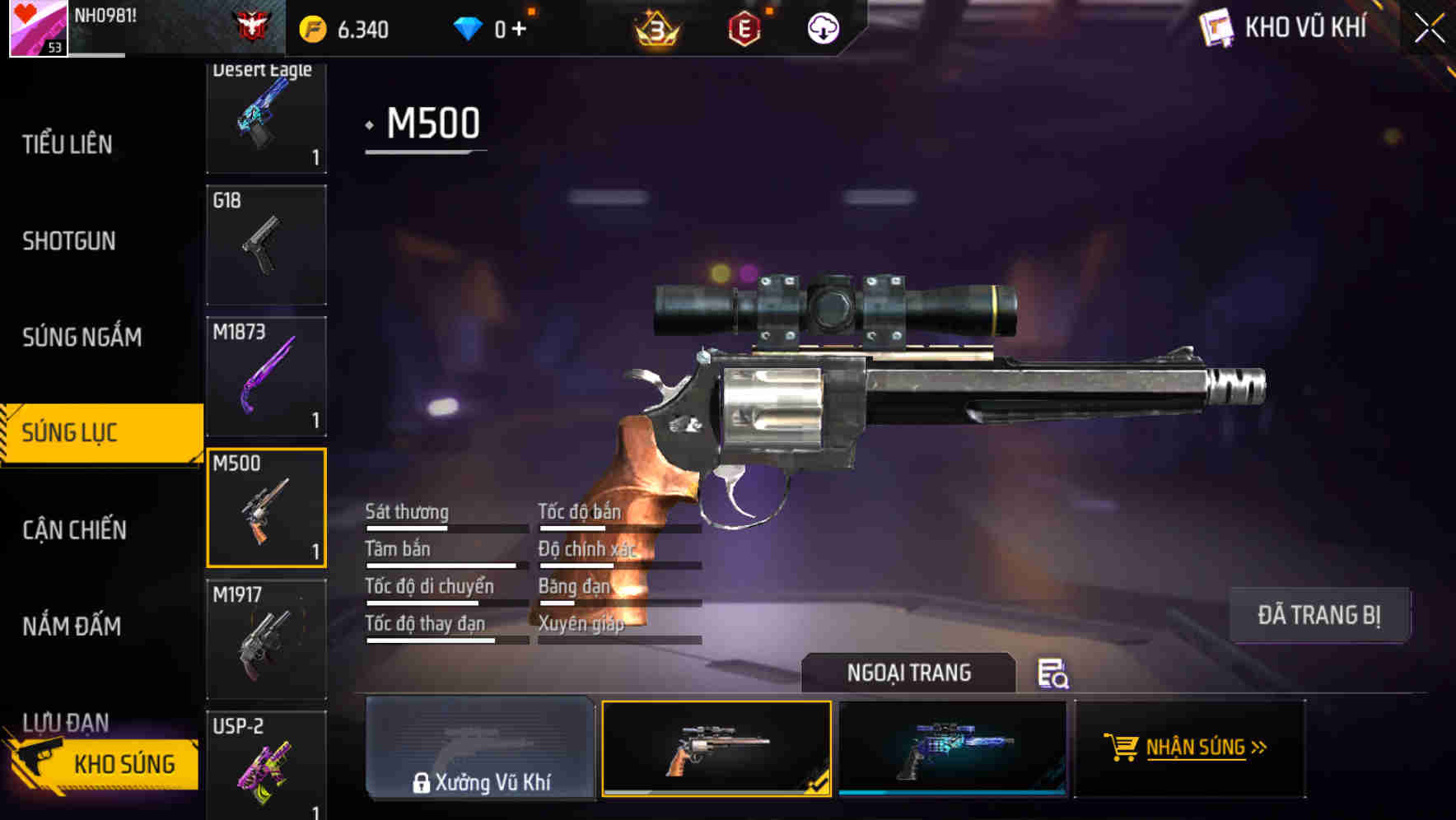Select the M1873 weapon thumbnail
Viewport: 1456px width, 820px height.
click(x=266, y=375)
